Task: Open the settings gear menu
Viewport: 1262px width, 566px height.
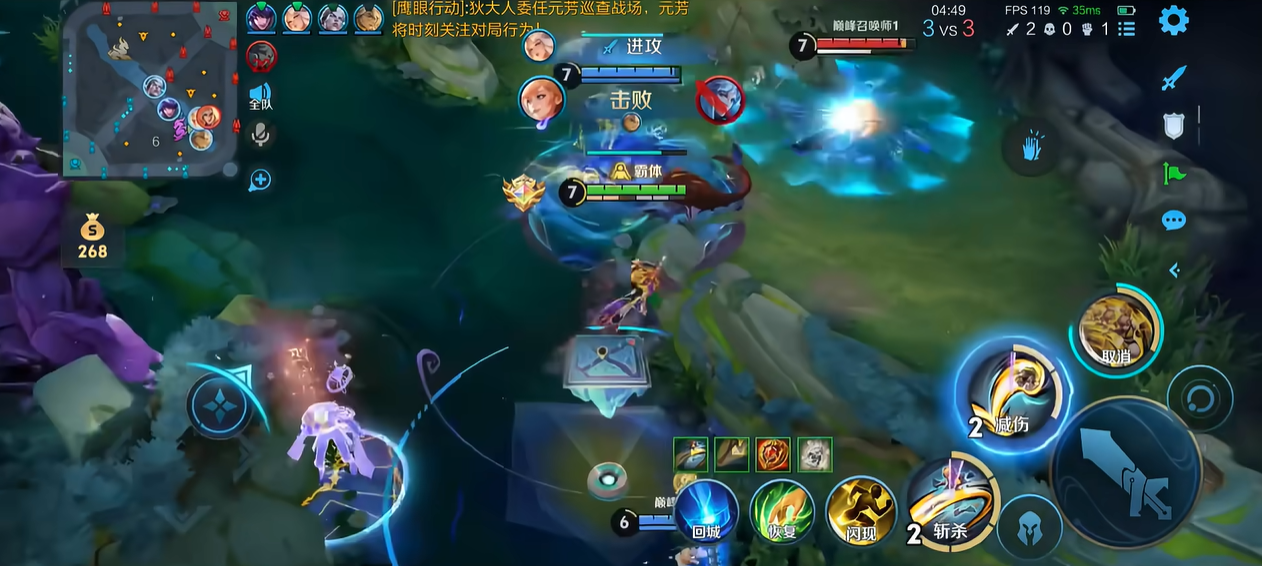Action: pos(1173,20)
